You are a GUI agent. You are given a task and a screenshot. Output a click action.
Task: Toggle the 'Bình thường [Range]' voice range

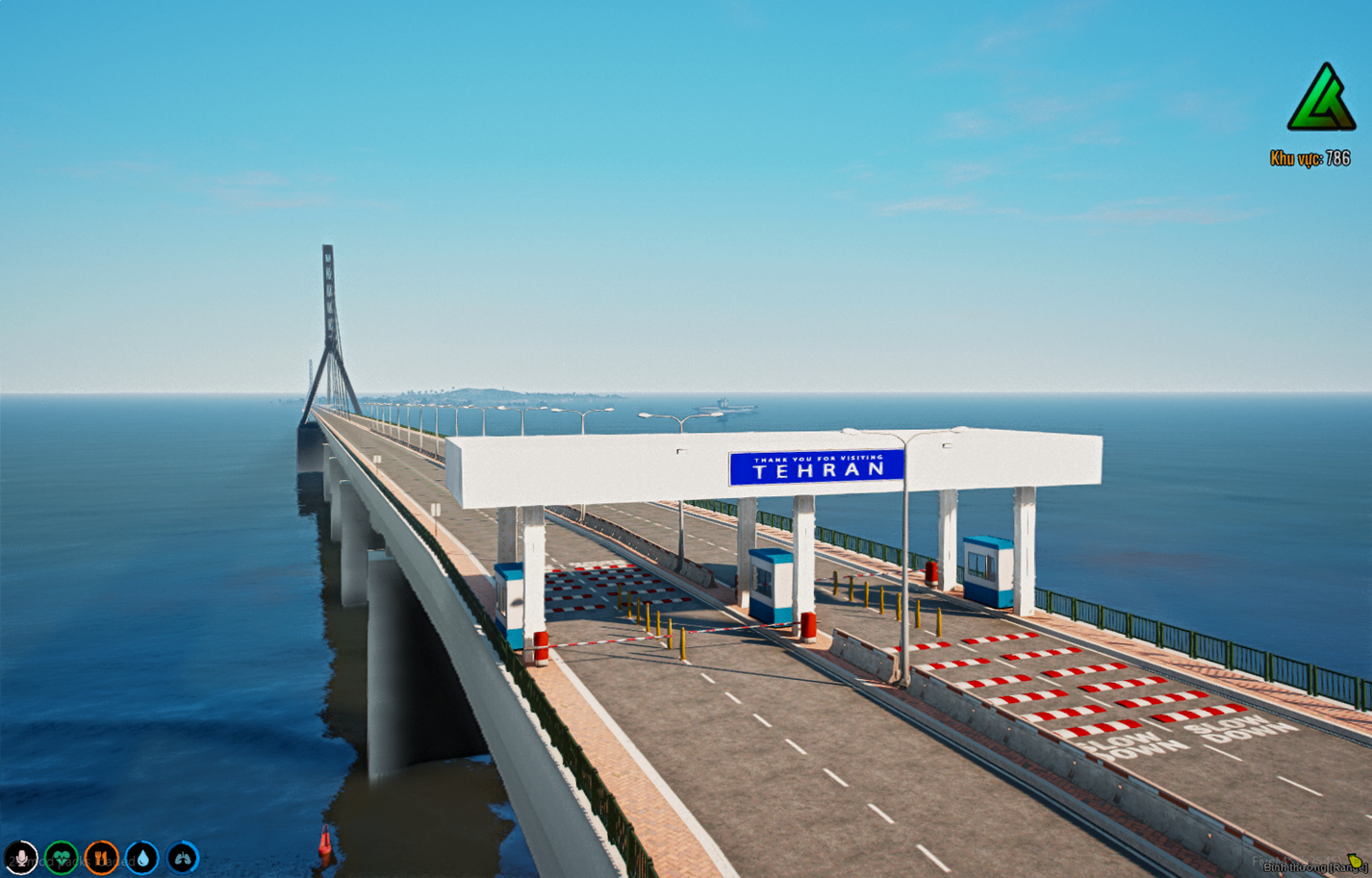(1316, 867)
